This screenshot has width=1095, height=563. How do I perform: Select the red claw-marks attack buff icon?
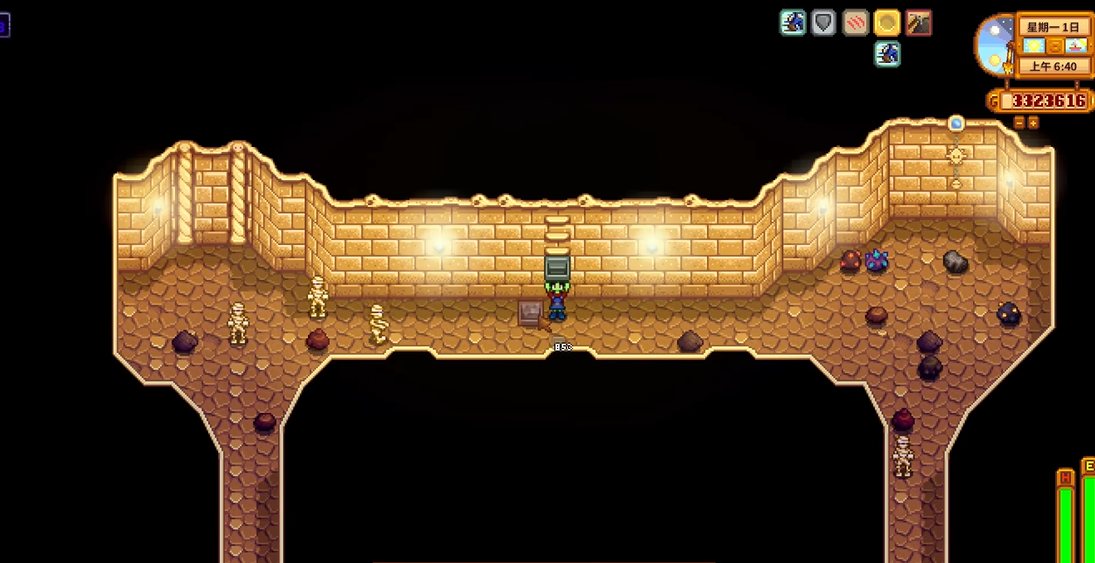pos(855,22)
